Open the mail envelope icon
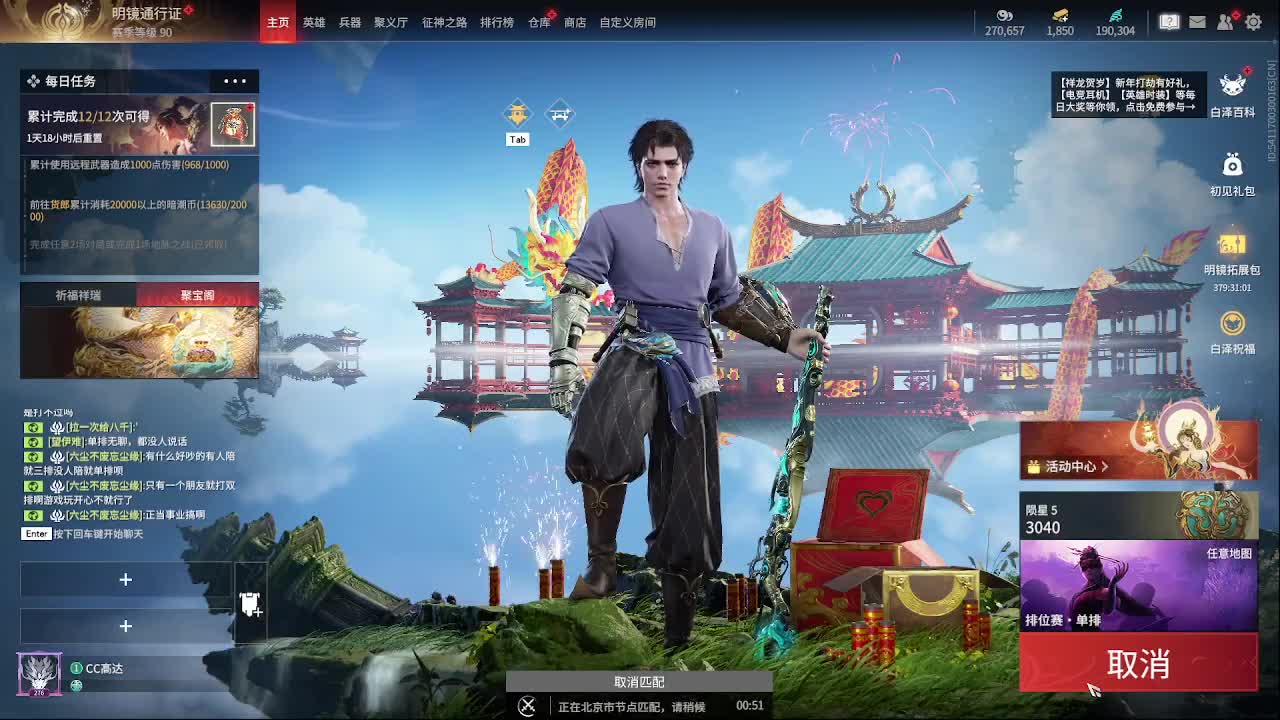 tap(1196, 20)
